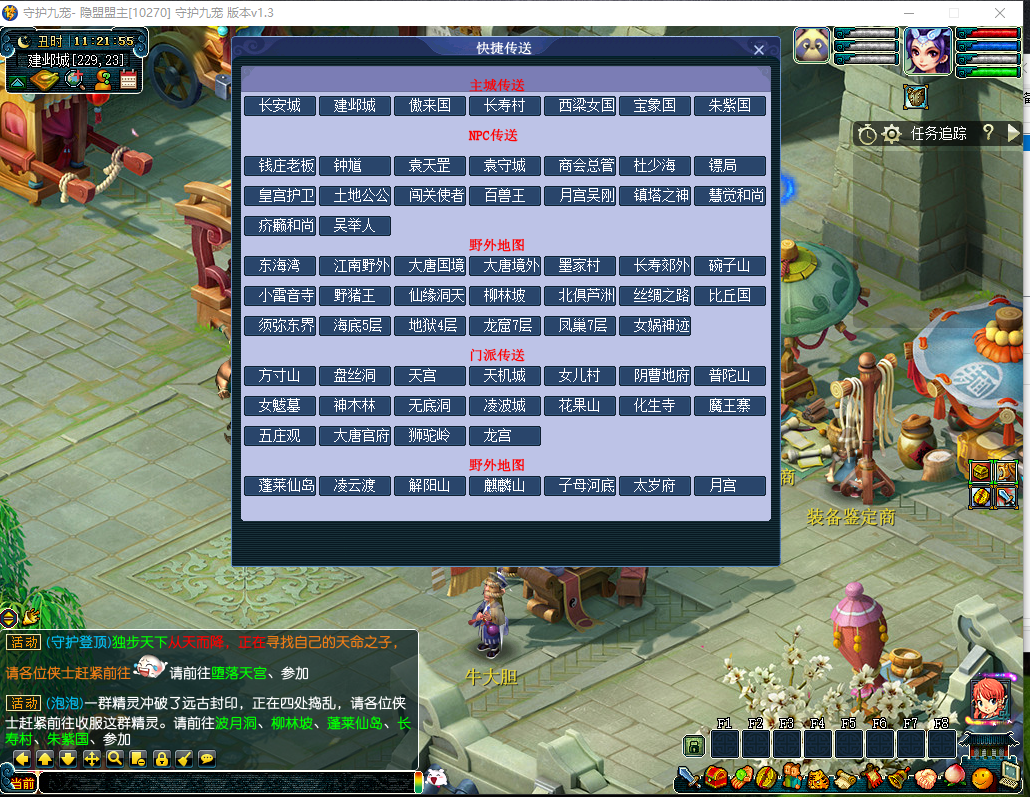Screen dimensions: 1030x797
Task: Choose 傲来国 destination
Action: (x=430, y=106)
